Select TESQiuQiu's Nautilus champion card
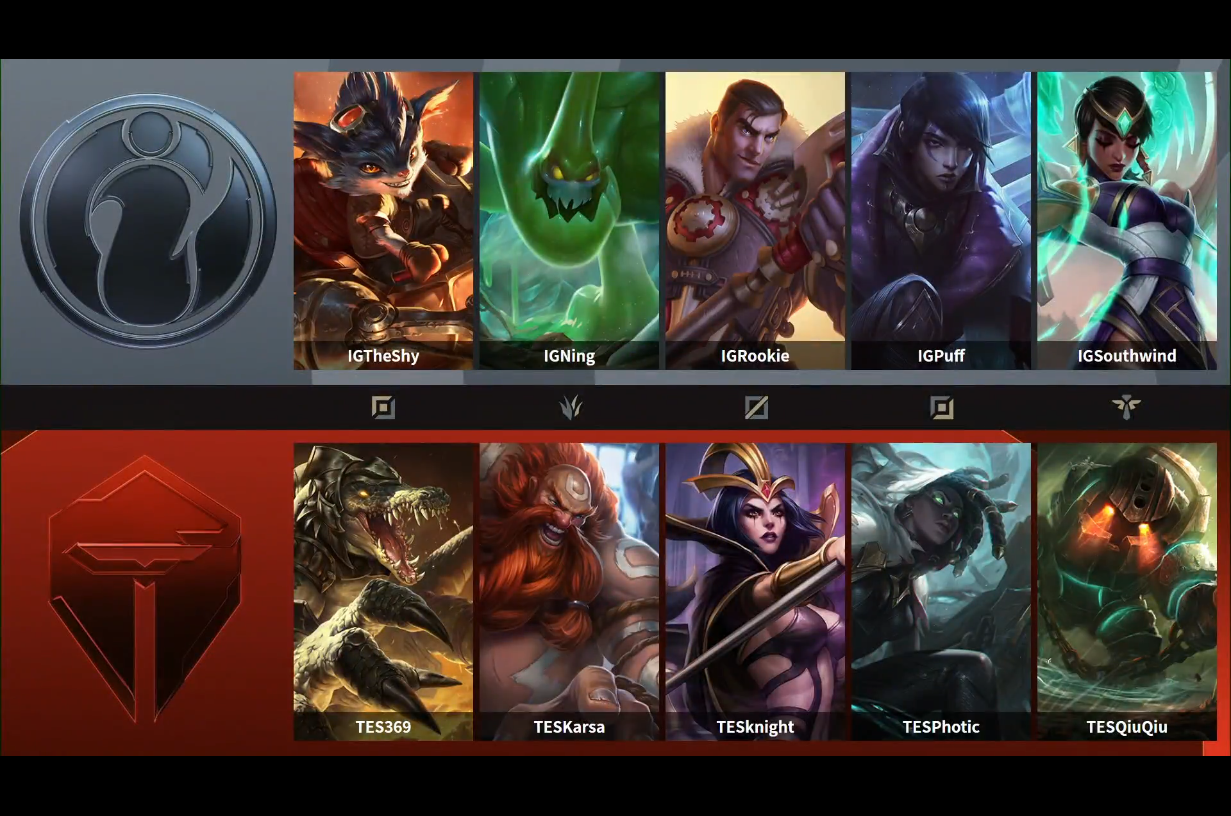1231x816 pixels. coord(1127,590)
